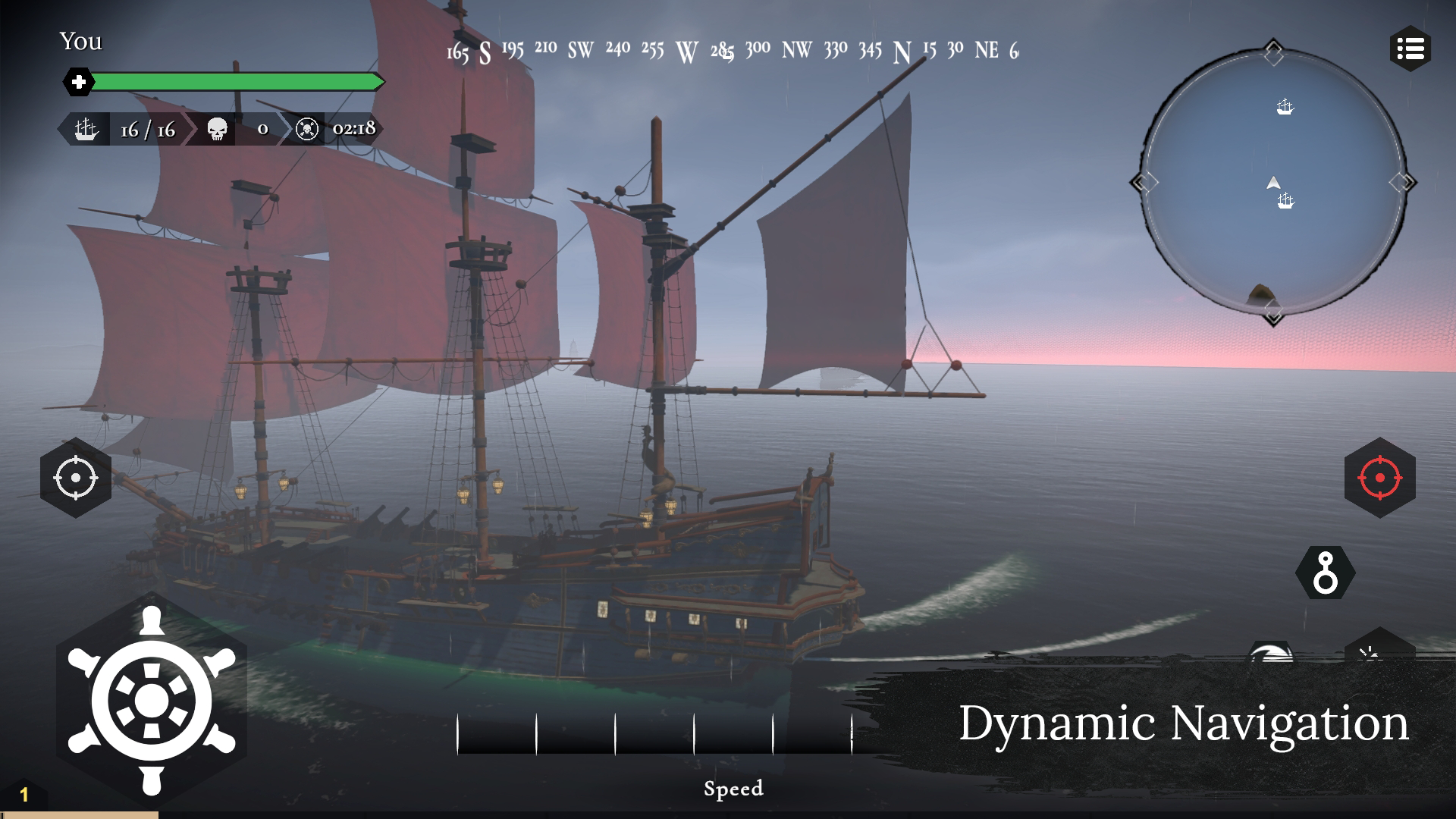The width and height of the screenshot is (1456, 819).
Task: Click the compass heading strip
Action: pyautogui.click(x=732, y=51)
